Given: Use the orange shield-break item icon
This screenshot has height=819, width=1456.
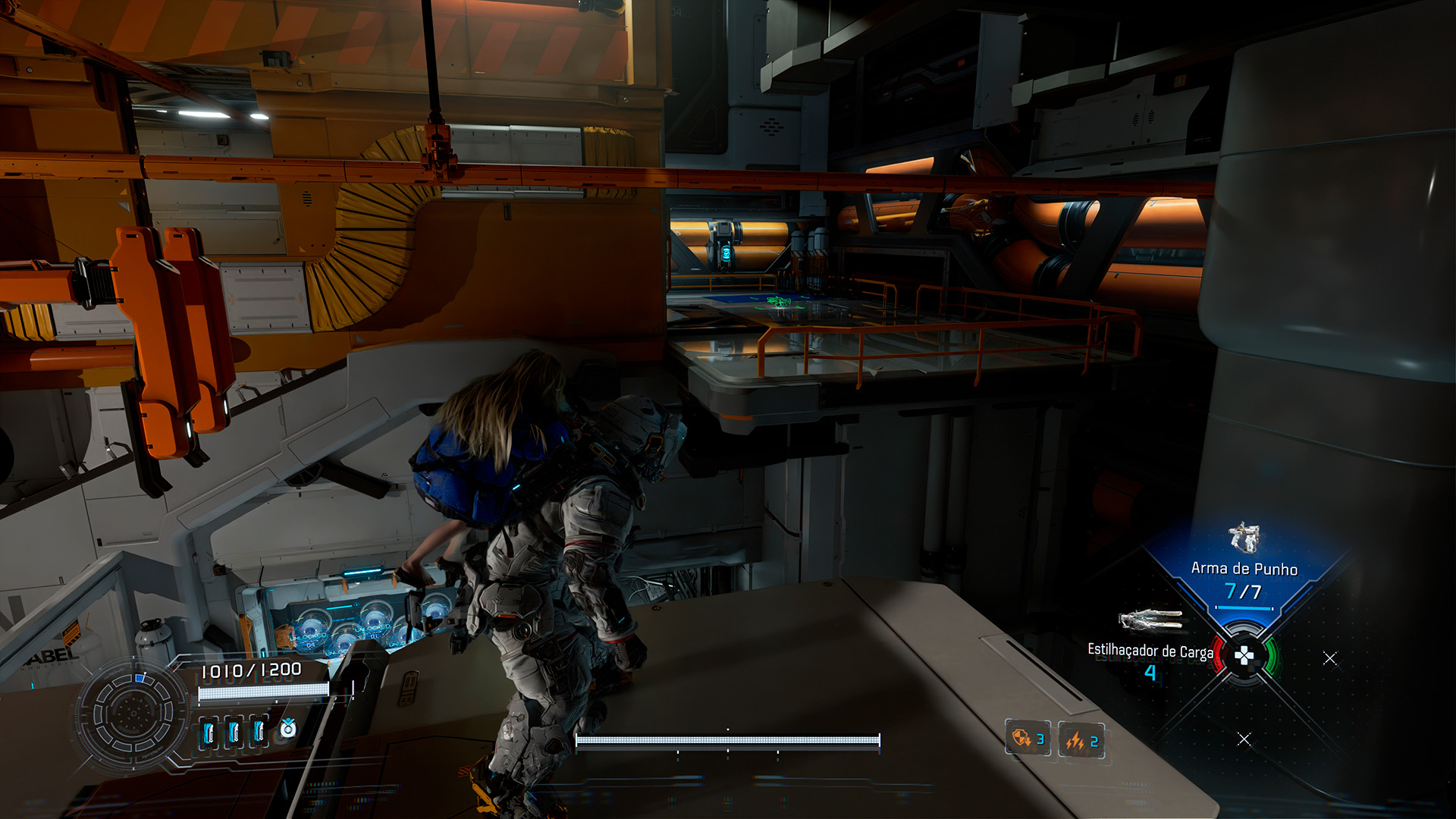Looking at the screenshot, I should [x=1021, y=738].
